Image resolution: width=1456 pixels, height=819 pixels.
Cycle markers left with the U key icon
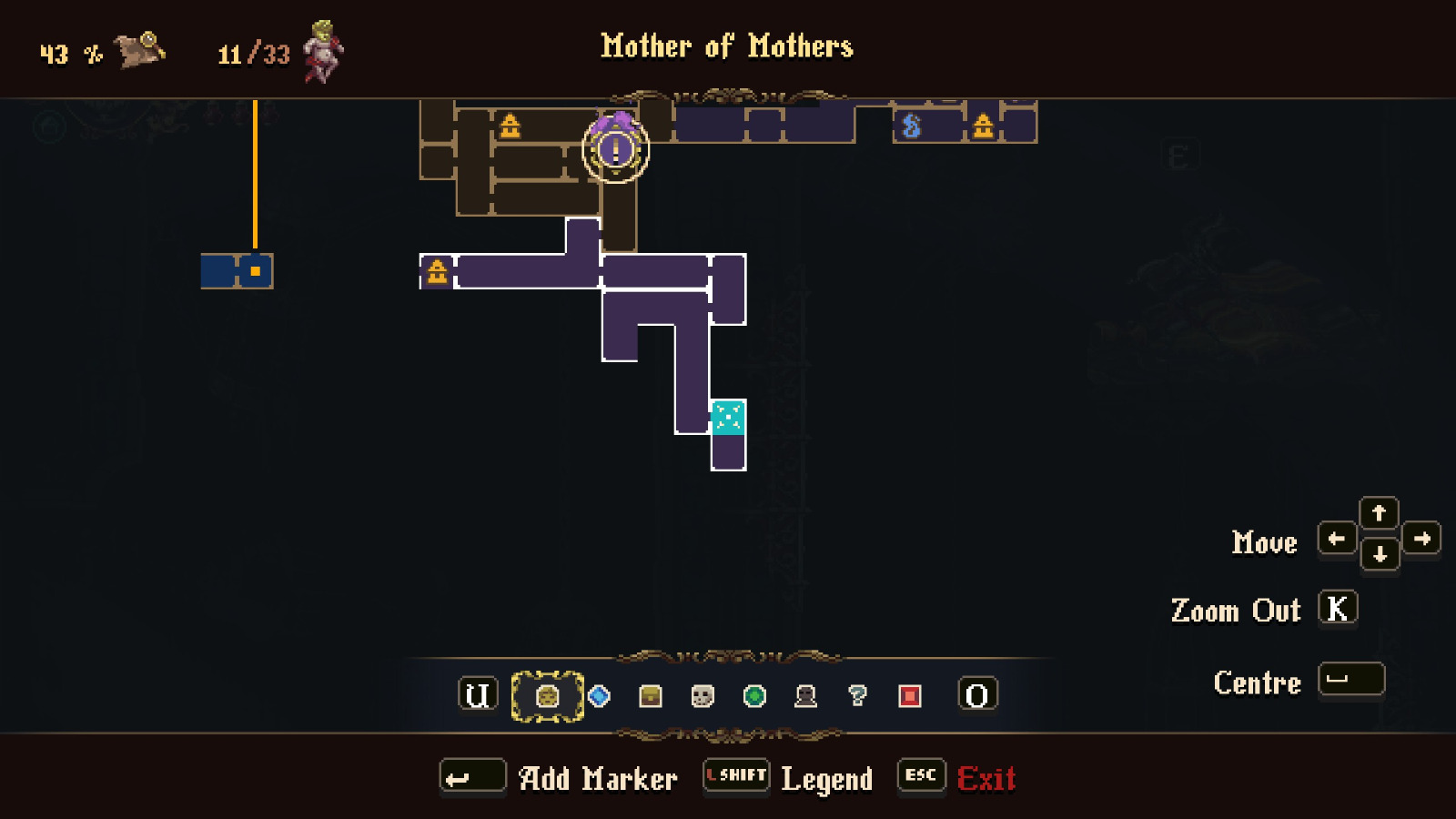coord(476,697)
